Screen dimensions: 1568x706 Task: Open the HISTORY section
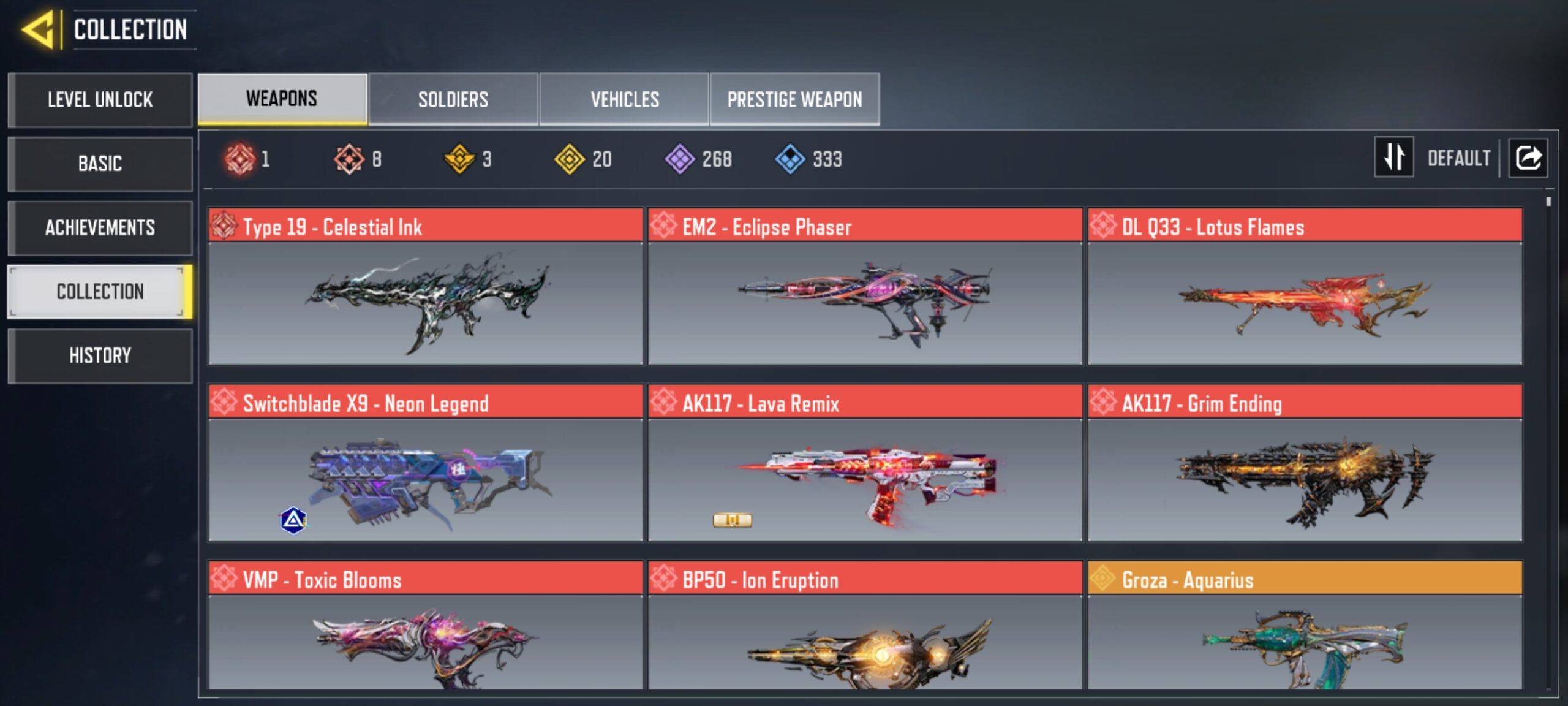point(100,355)
